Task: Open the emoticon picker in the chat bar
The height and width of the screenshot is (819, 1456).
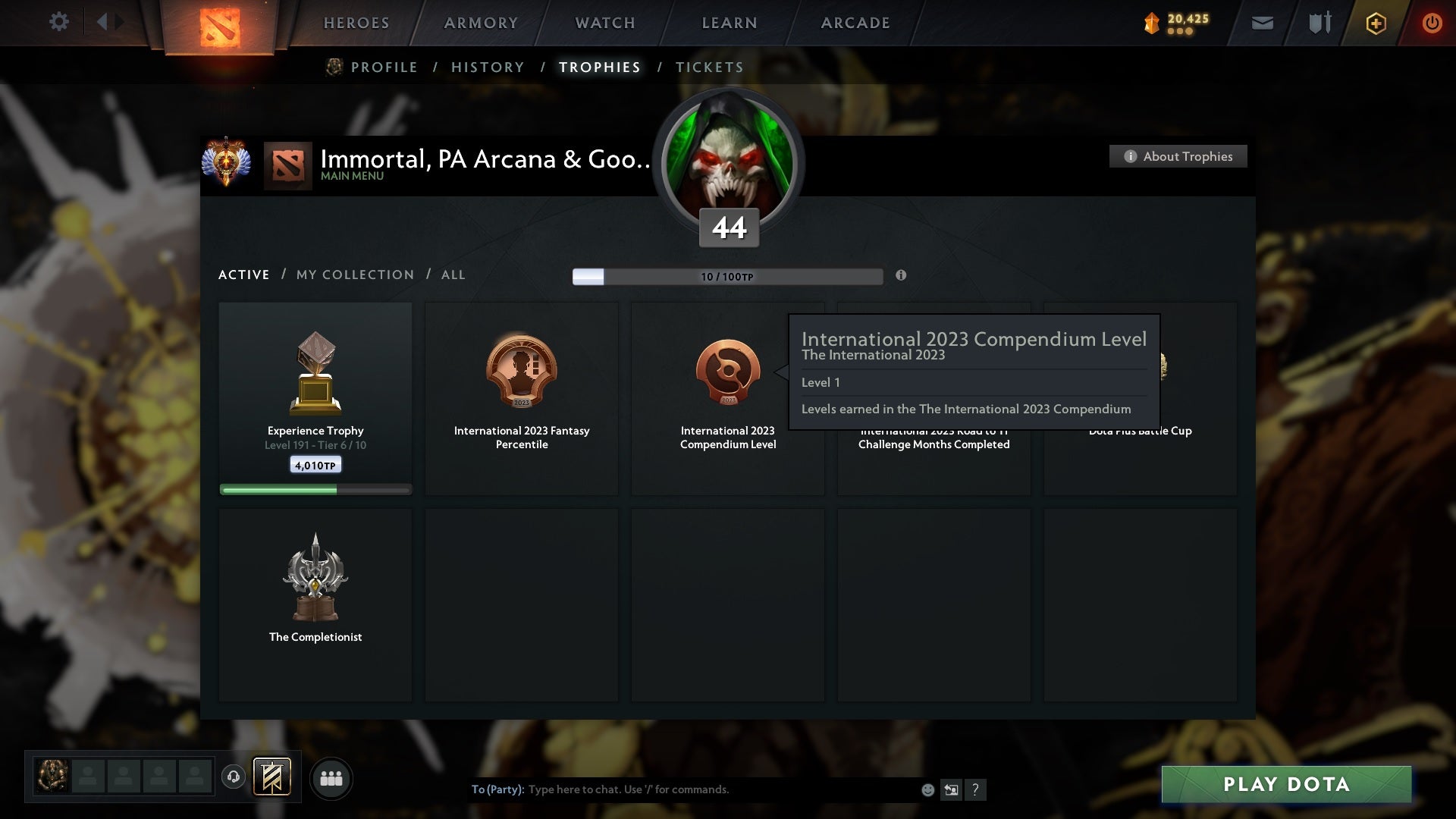Action: pos(927,789)
